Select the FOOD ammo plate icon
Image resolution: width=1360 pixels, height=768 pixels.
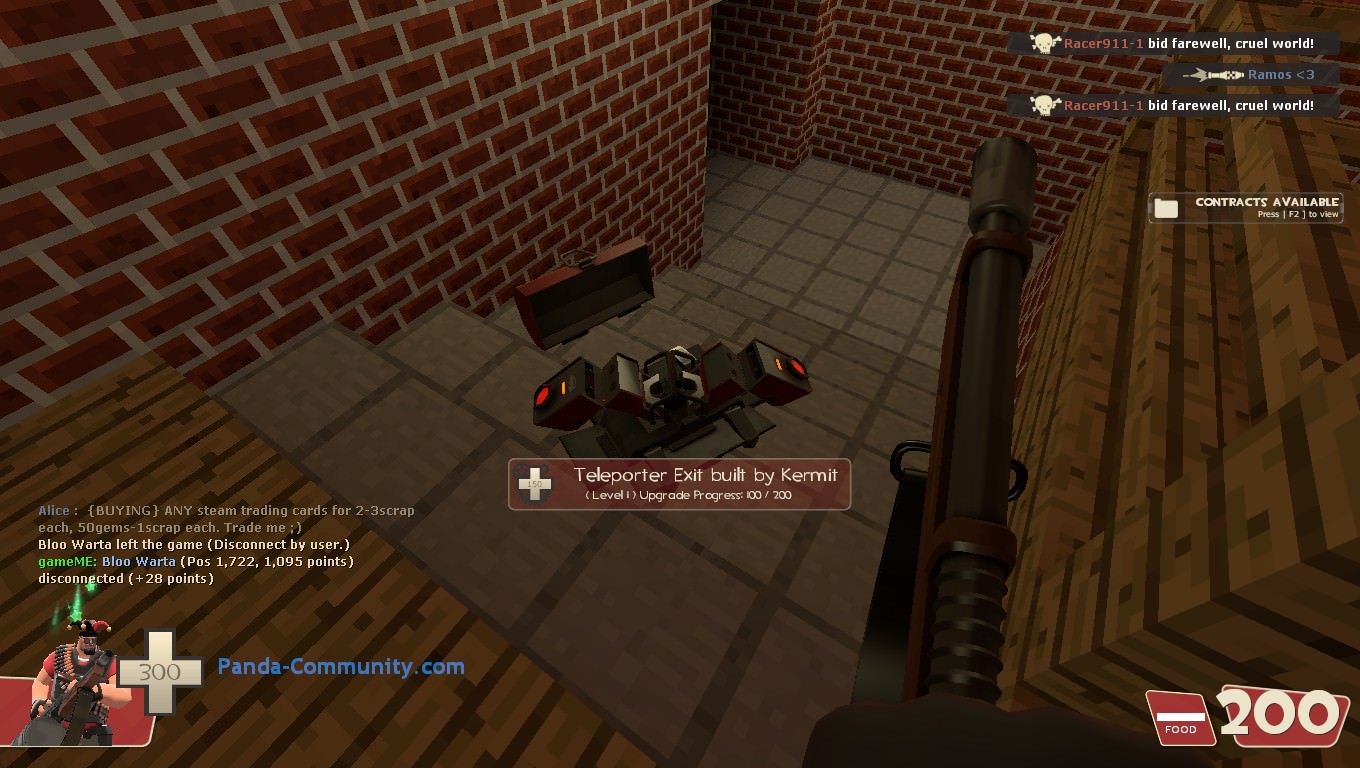1181,716
